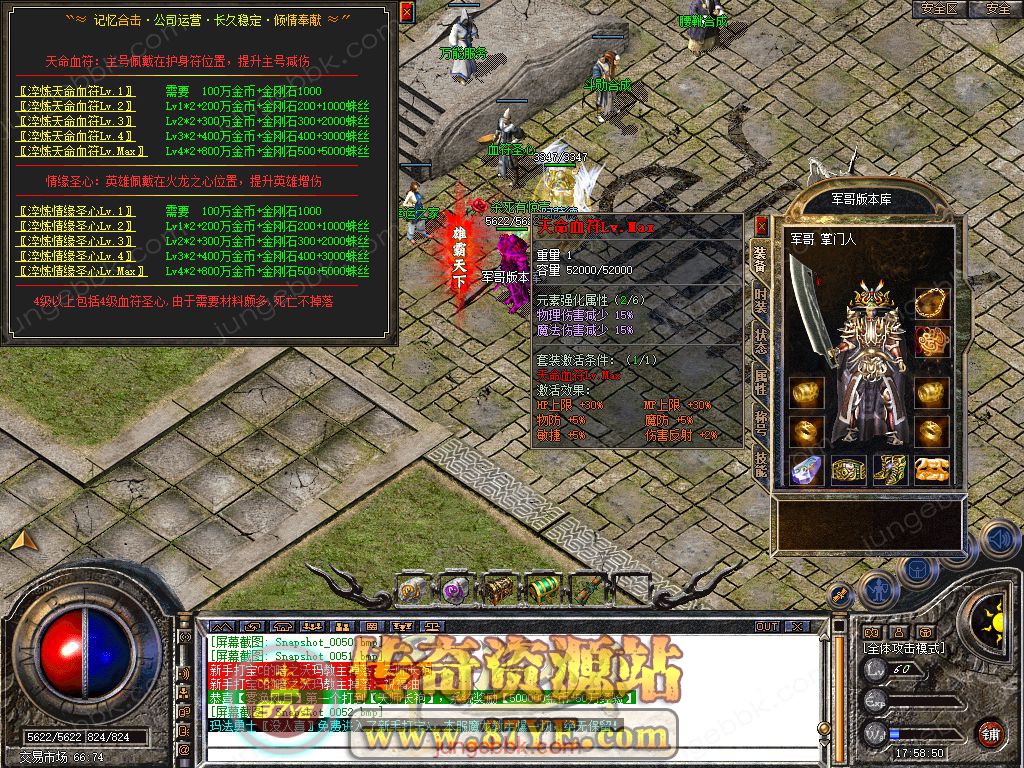Screen dimensions: 1024x768
Task: Switch to the 称号 title tab
Action: pos(760,421)
